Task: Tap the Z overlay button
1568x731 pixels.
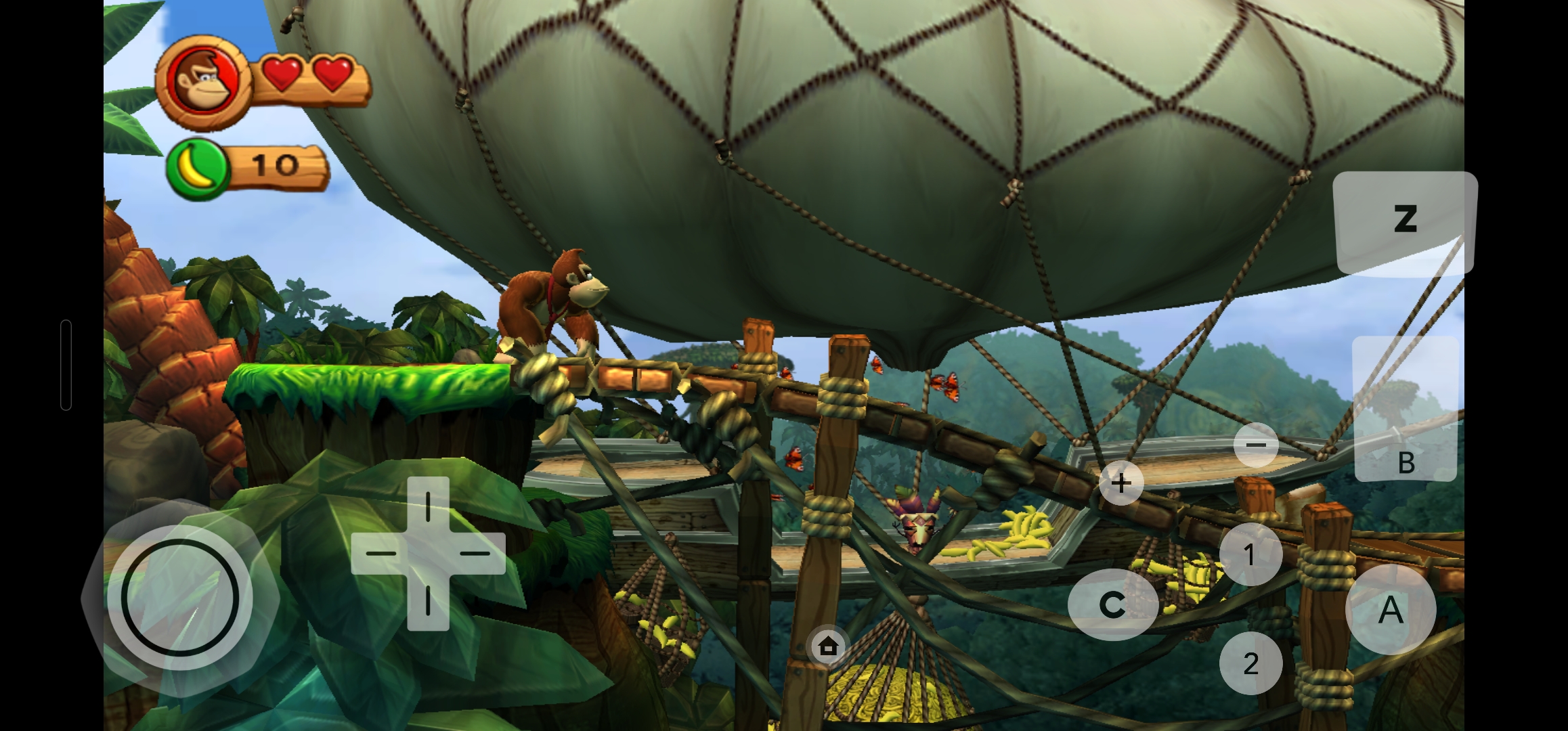Action: point(1405,221)
